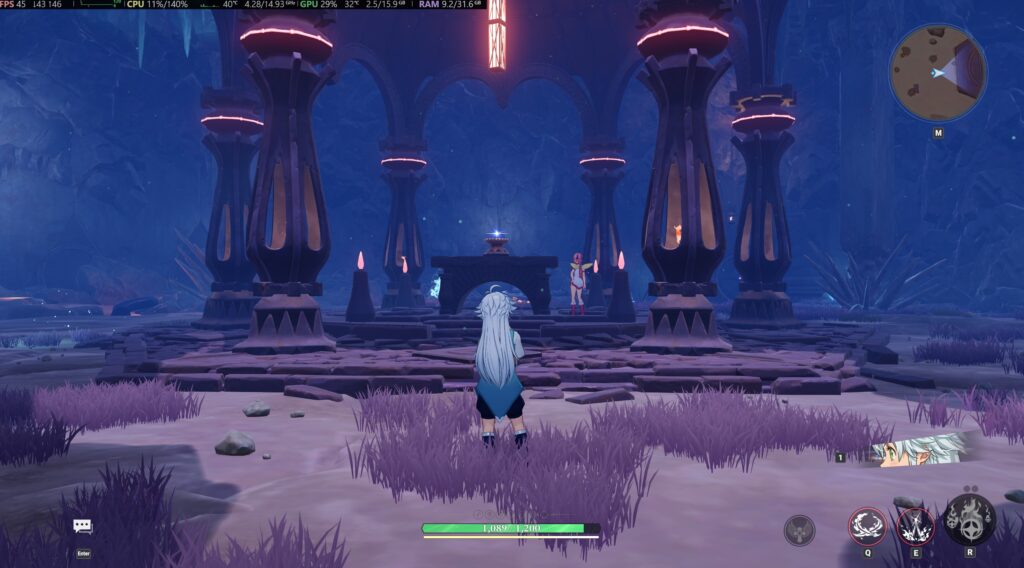Activate the swirling wind skill icon

point(866,525)
